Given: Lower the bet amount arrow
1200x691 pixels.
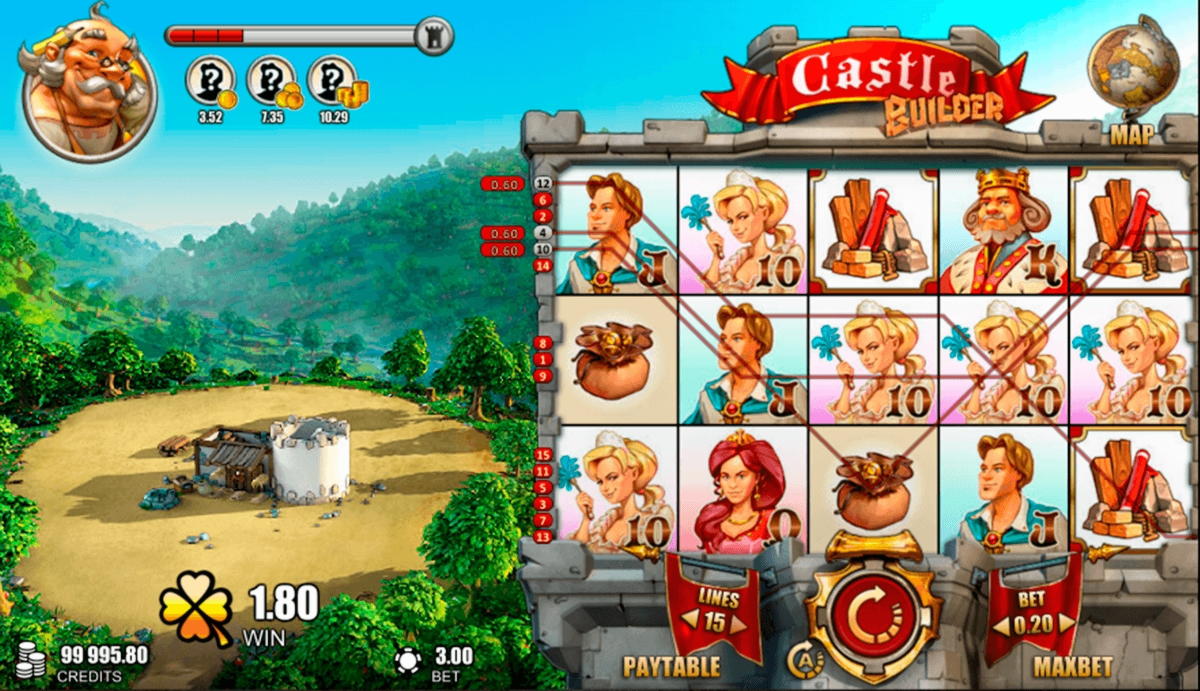Looking at the screenshot, I should [999, 627].
